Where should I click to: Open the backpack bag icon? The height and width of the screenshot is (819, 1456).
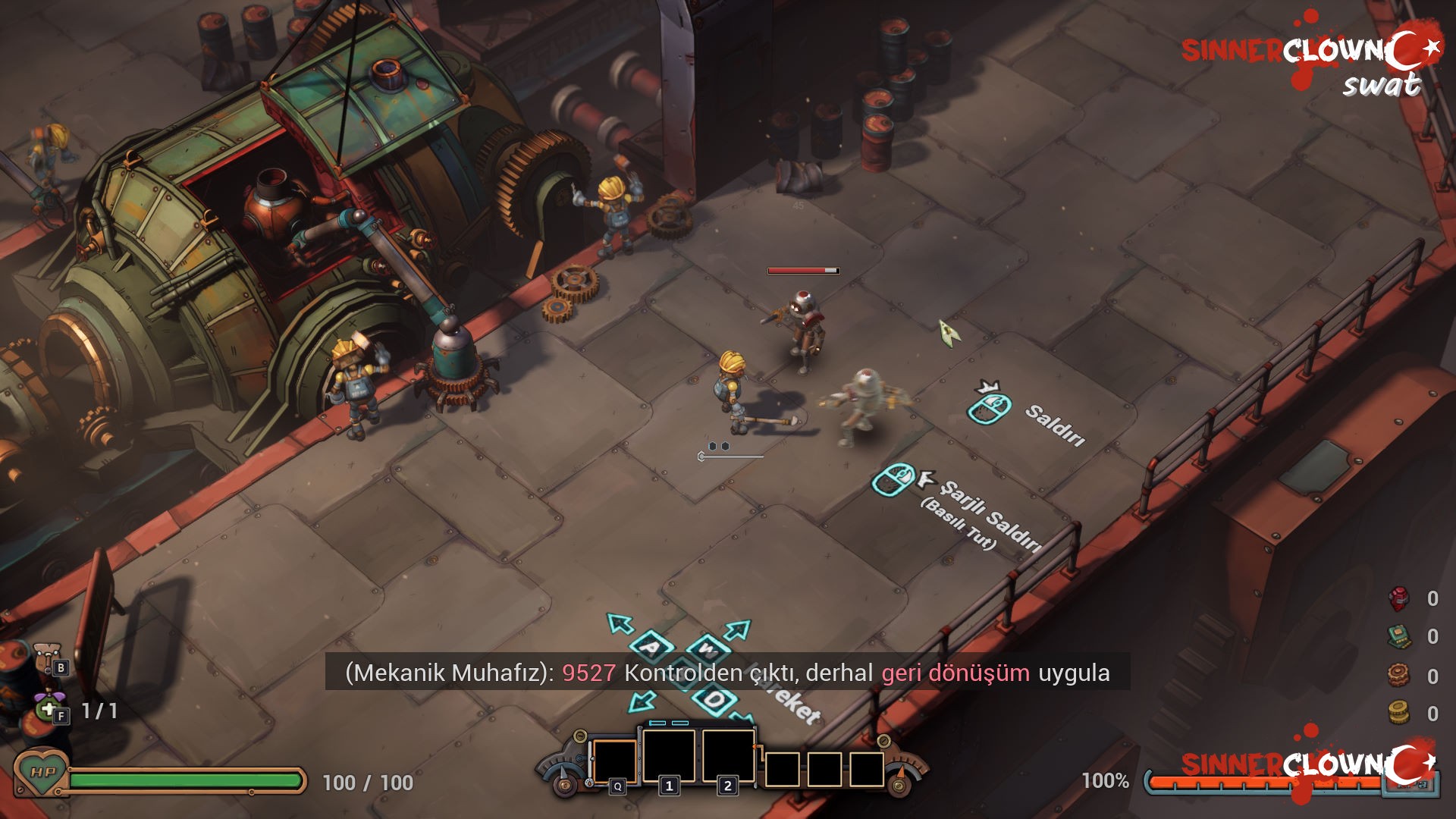pos(49,655)
